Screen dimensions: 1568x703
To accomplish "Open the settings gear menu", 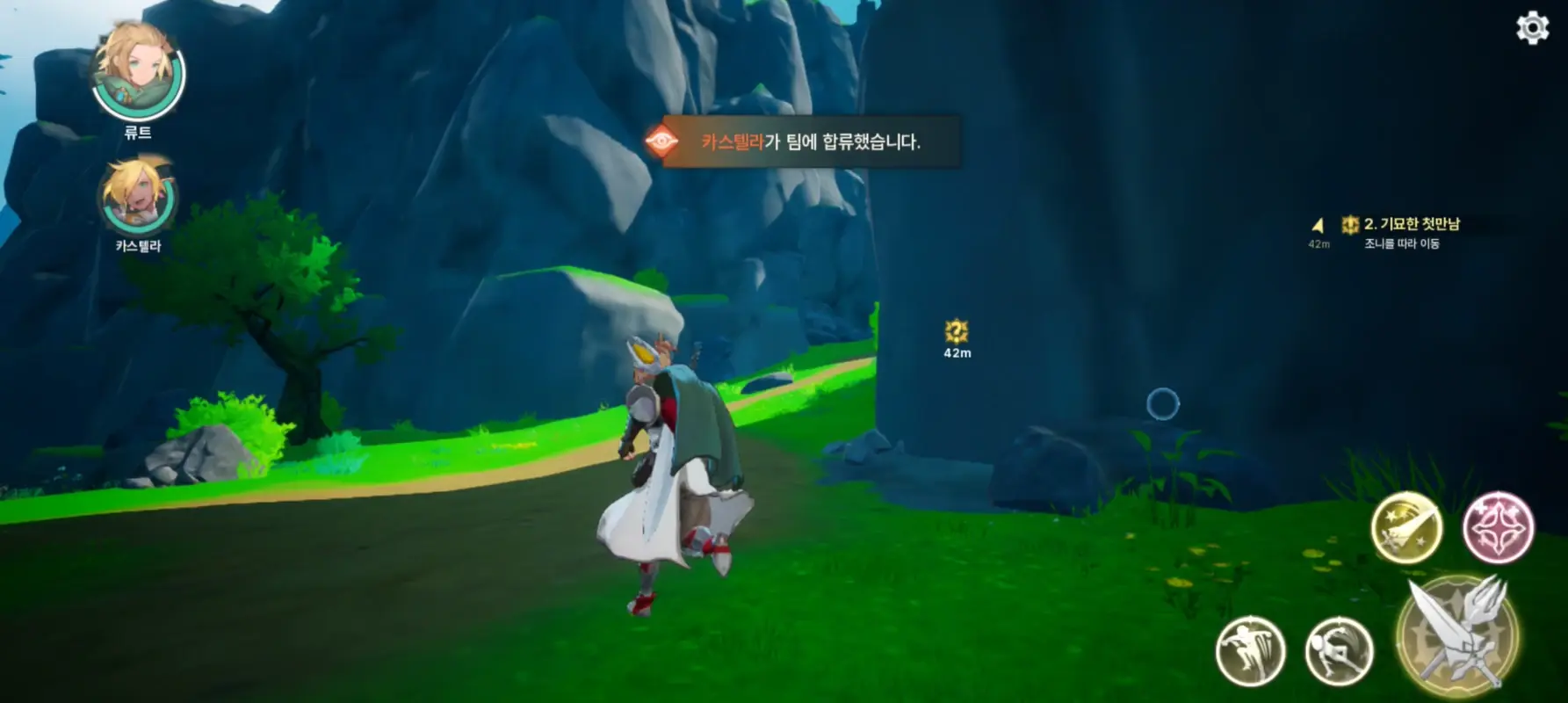I will click(x=1532, y=29).
